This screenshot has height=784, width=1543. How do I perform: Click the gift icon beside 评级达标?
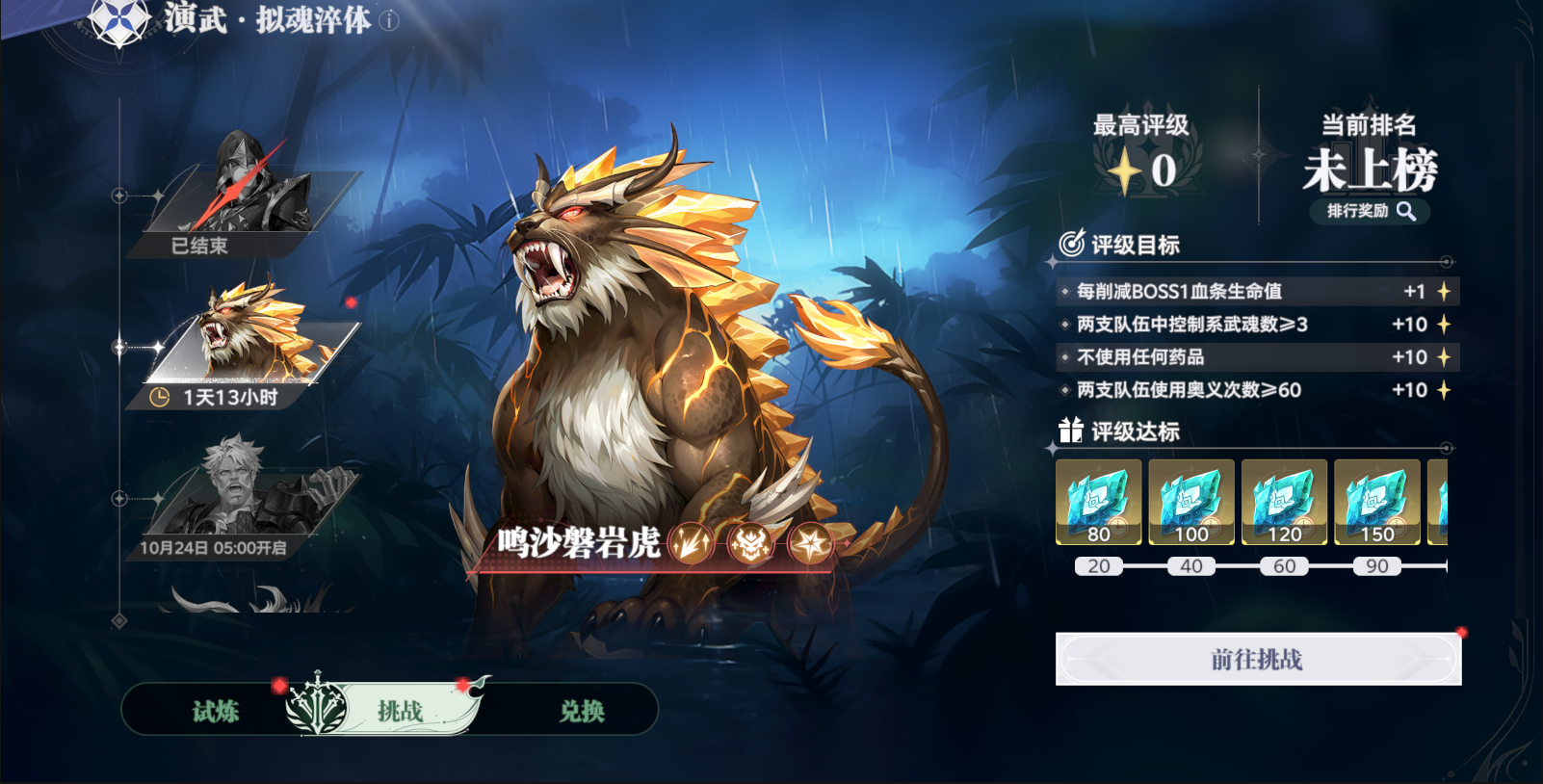tap(1069, 432)
